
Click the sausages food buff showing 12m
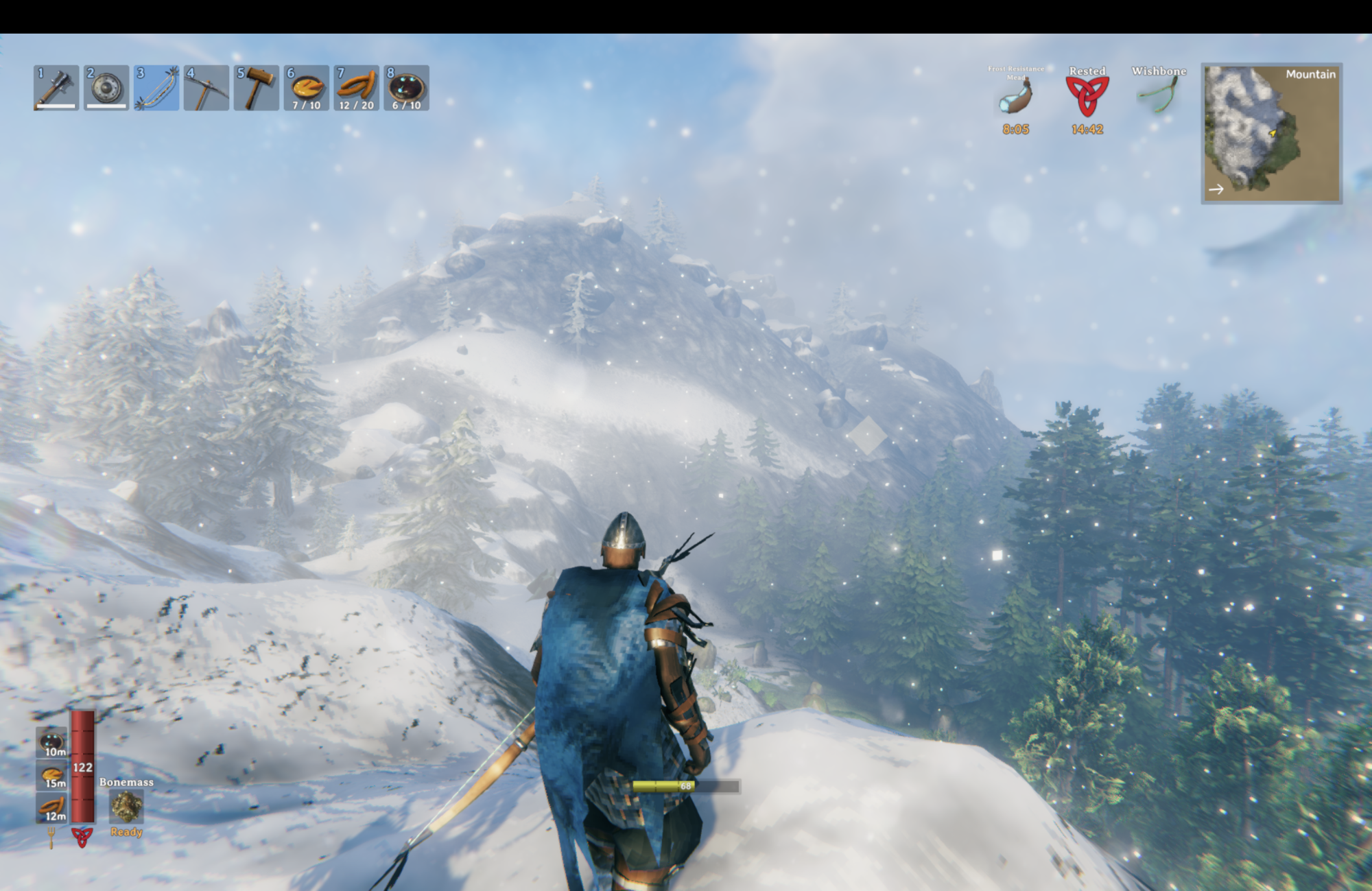coord(52,807)
